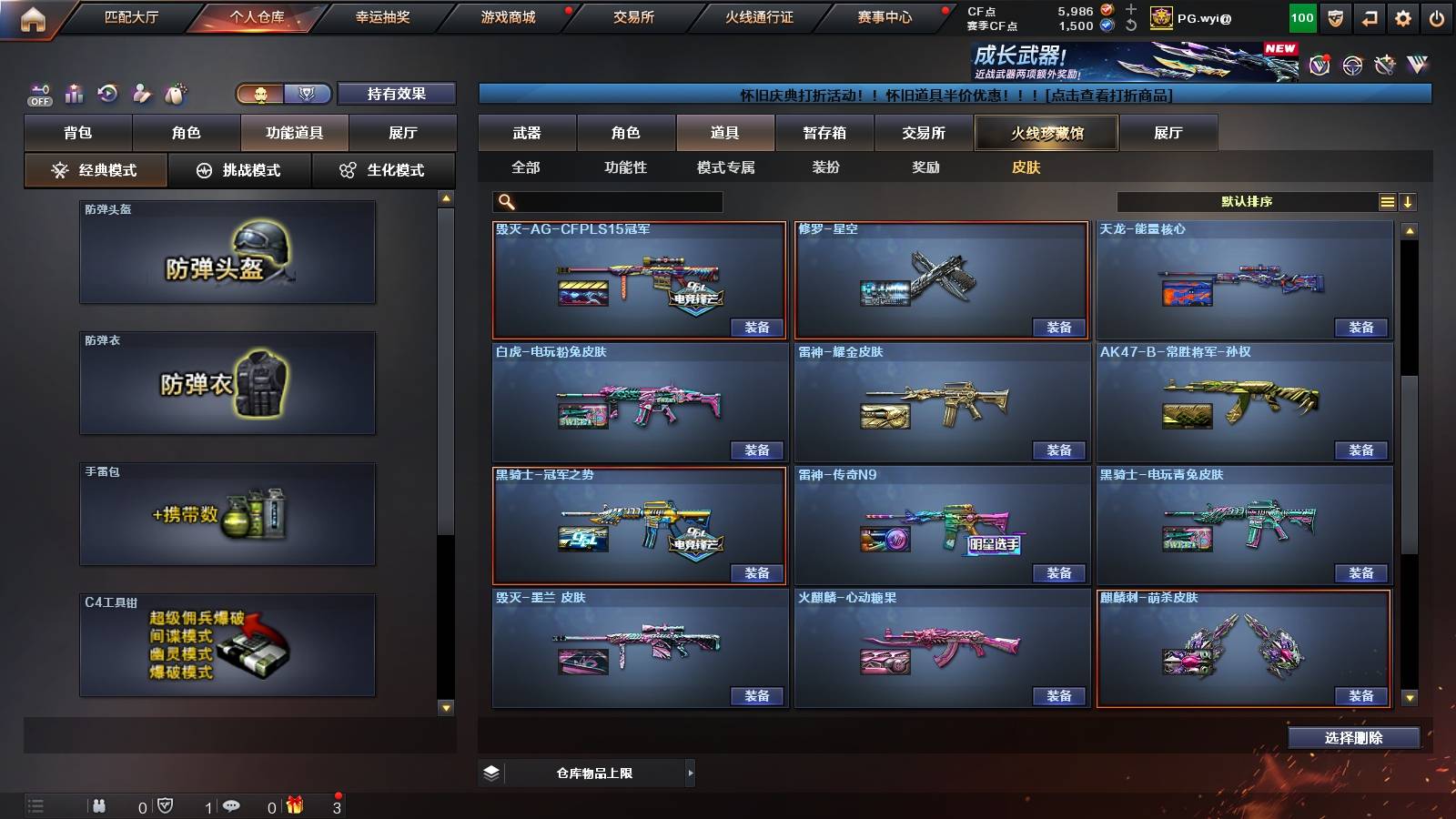Expand the 仓库物品上限 section arrow
The image size is (1456, 819).
(689, 772)
